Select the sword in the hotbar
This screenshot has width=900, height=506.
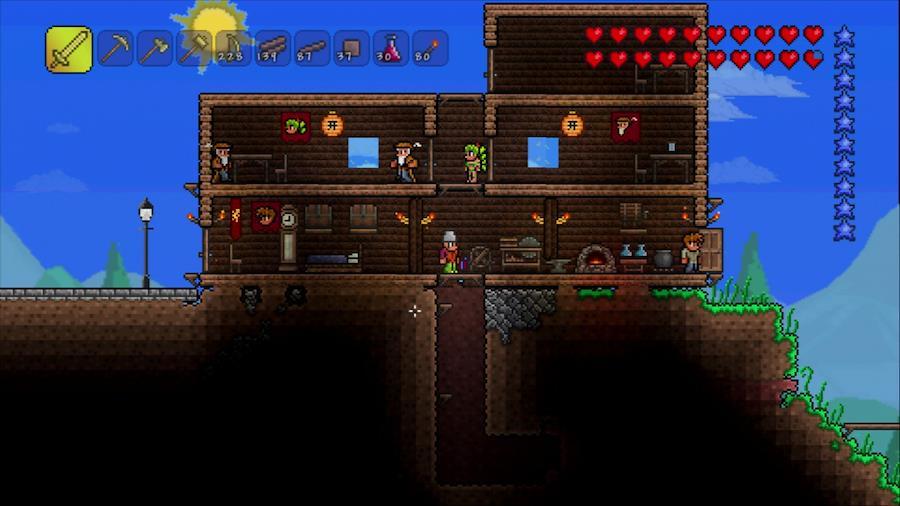click(x=69, y=49)
